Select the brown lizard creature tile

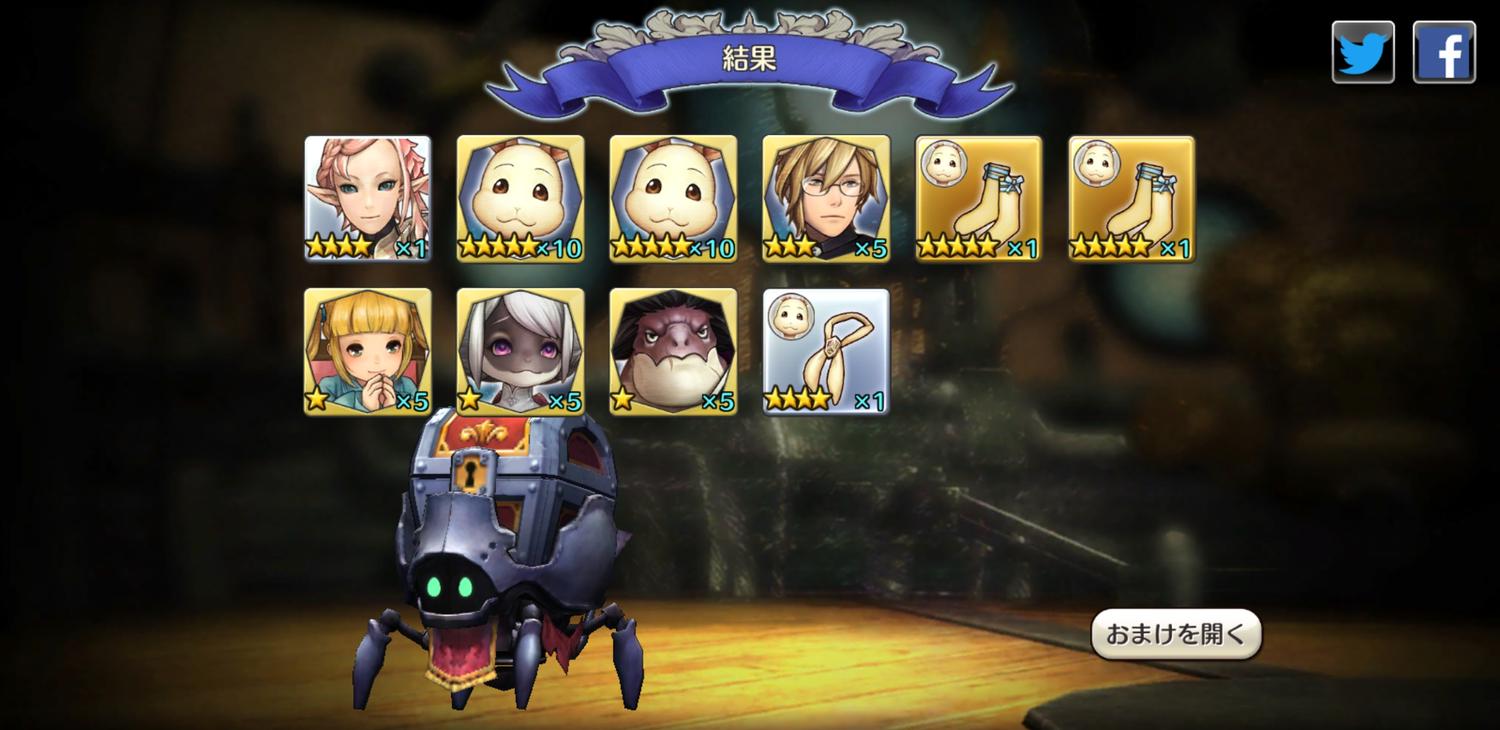(x=673, y=351)
